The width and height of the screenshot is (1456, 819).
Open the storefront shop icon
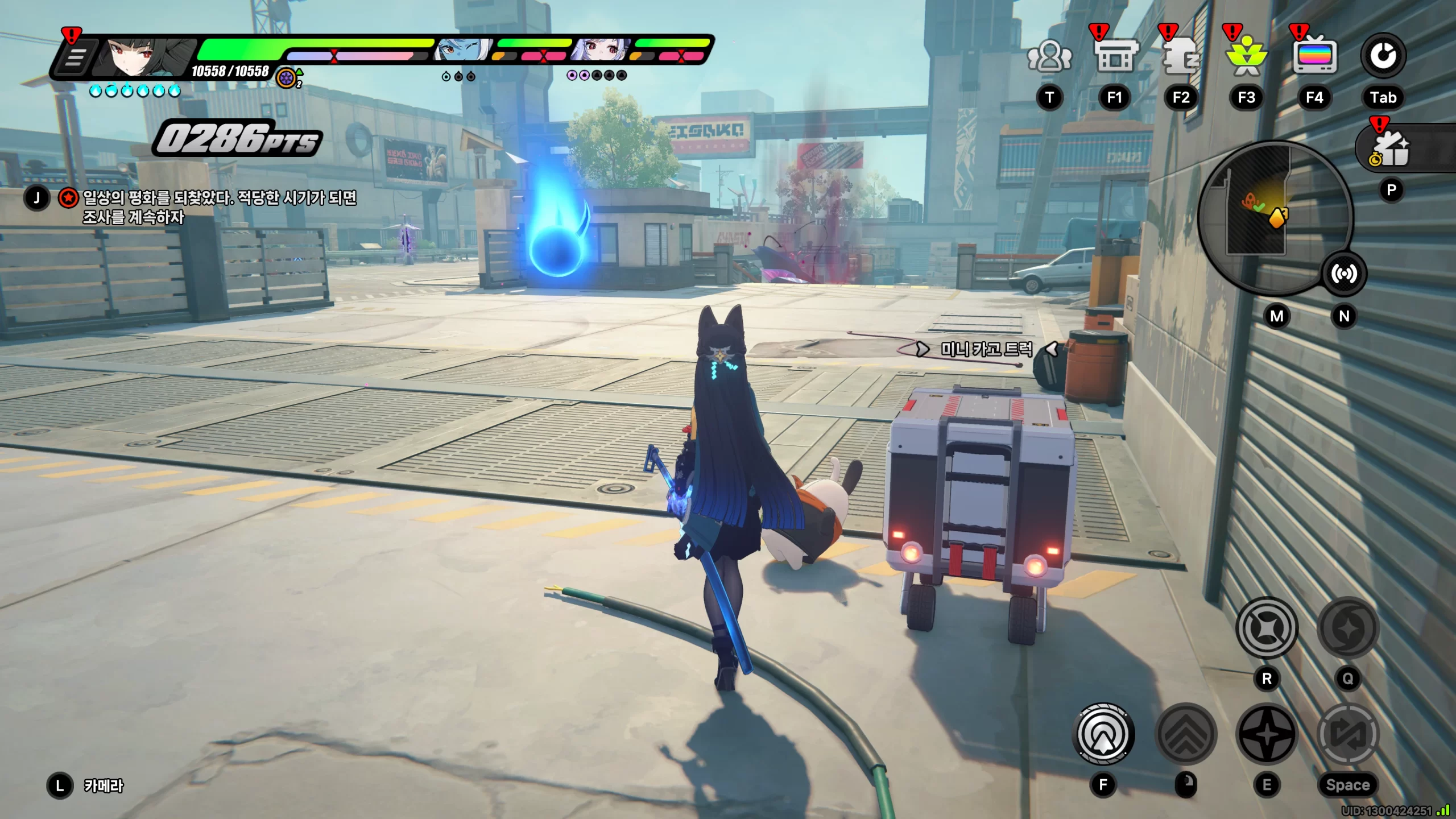click(x=1115, y=55)
